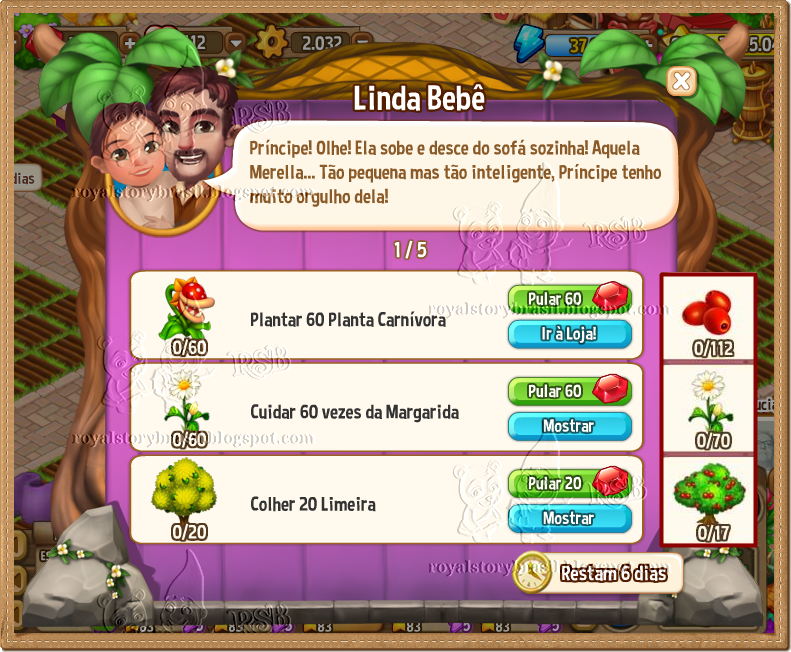The image size is (791, 652).
Task: Open the gear settings icon in the top bar
Action: 270,42
